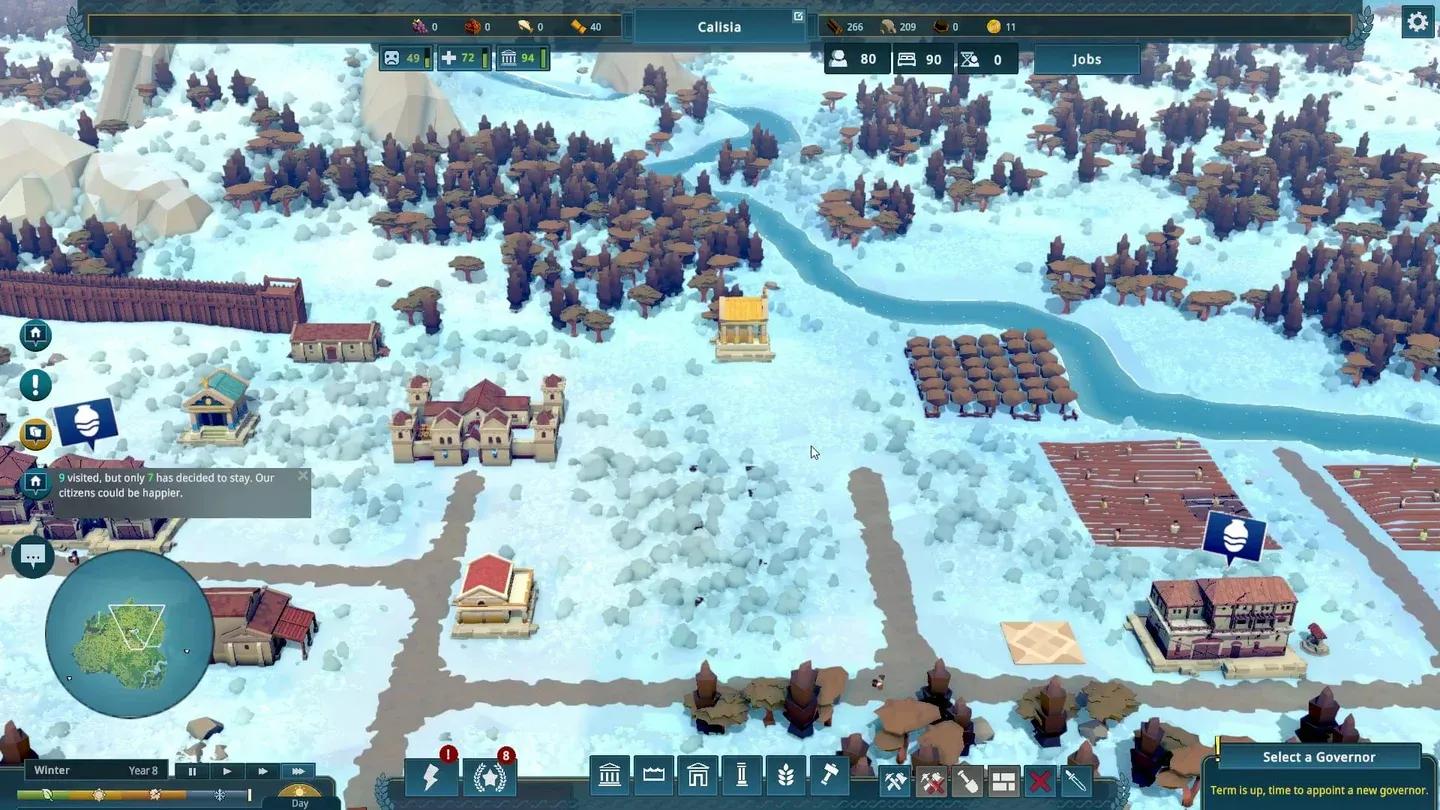1440x810 pixels.
Task: Open the Select a Governor notification
Action: [x=1318, y=757]
